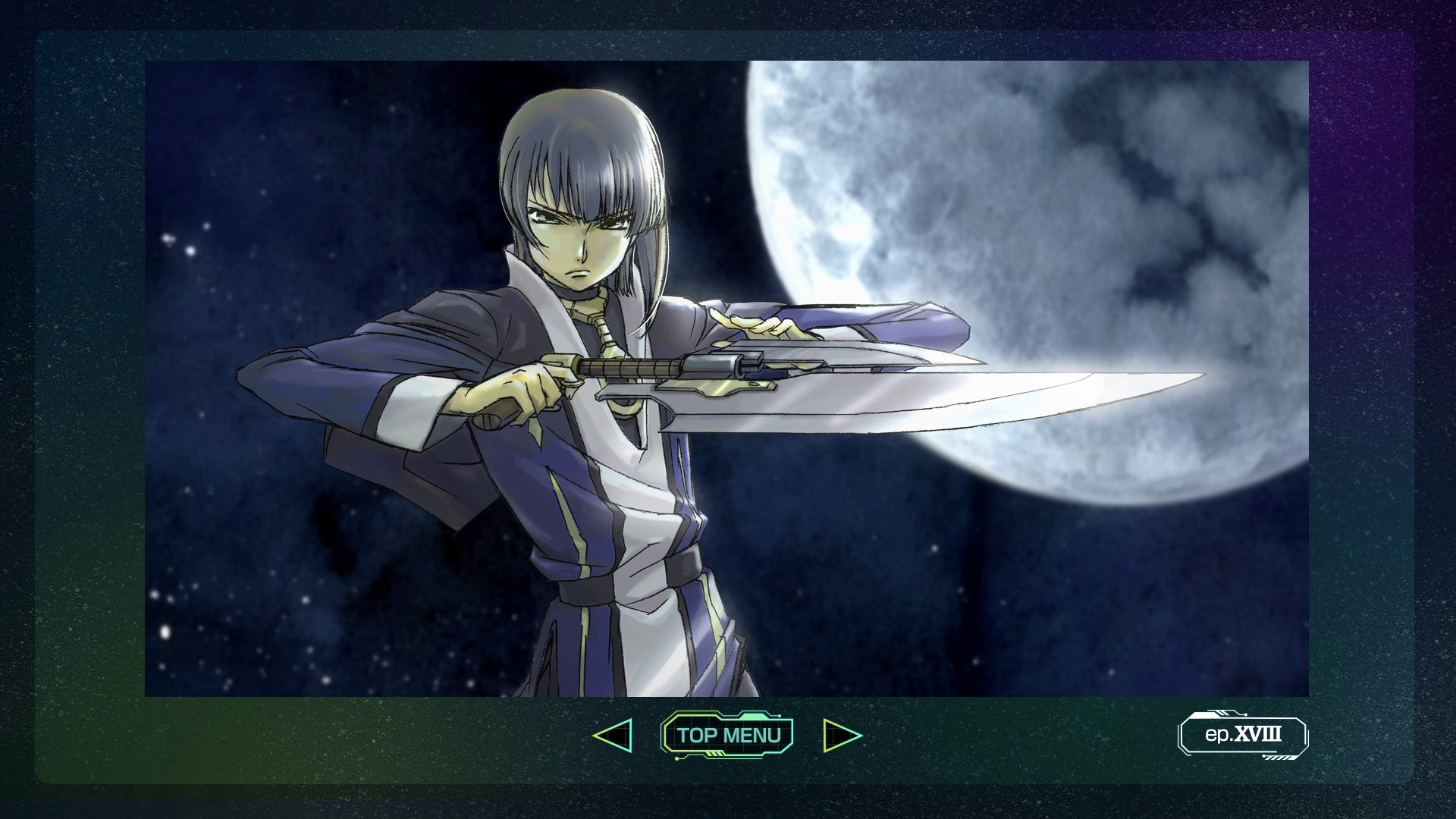The width and height of the screenshot is (1456, 819).
Task: Open the ep.XVIII episode selector
Action: click(x=1243, y=735)
